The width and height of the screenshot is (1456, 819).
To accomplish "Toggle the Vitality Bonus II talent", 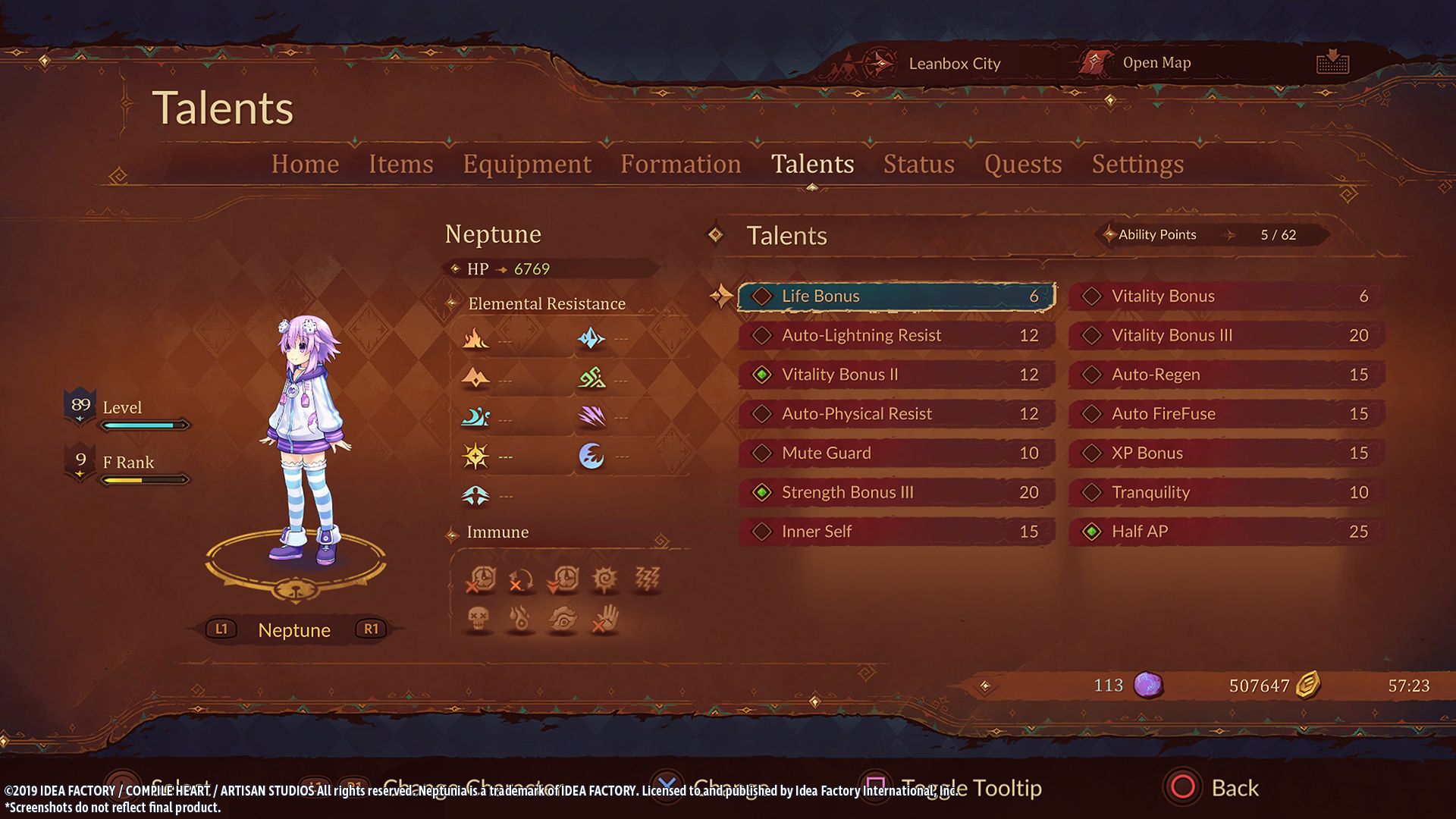I will pyautogui.click(x=896, y=375).
